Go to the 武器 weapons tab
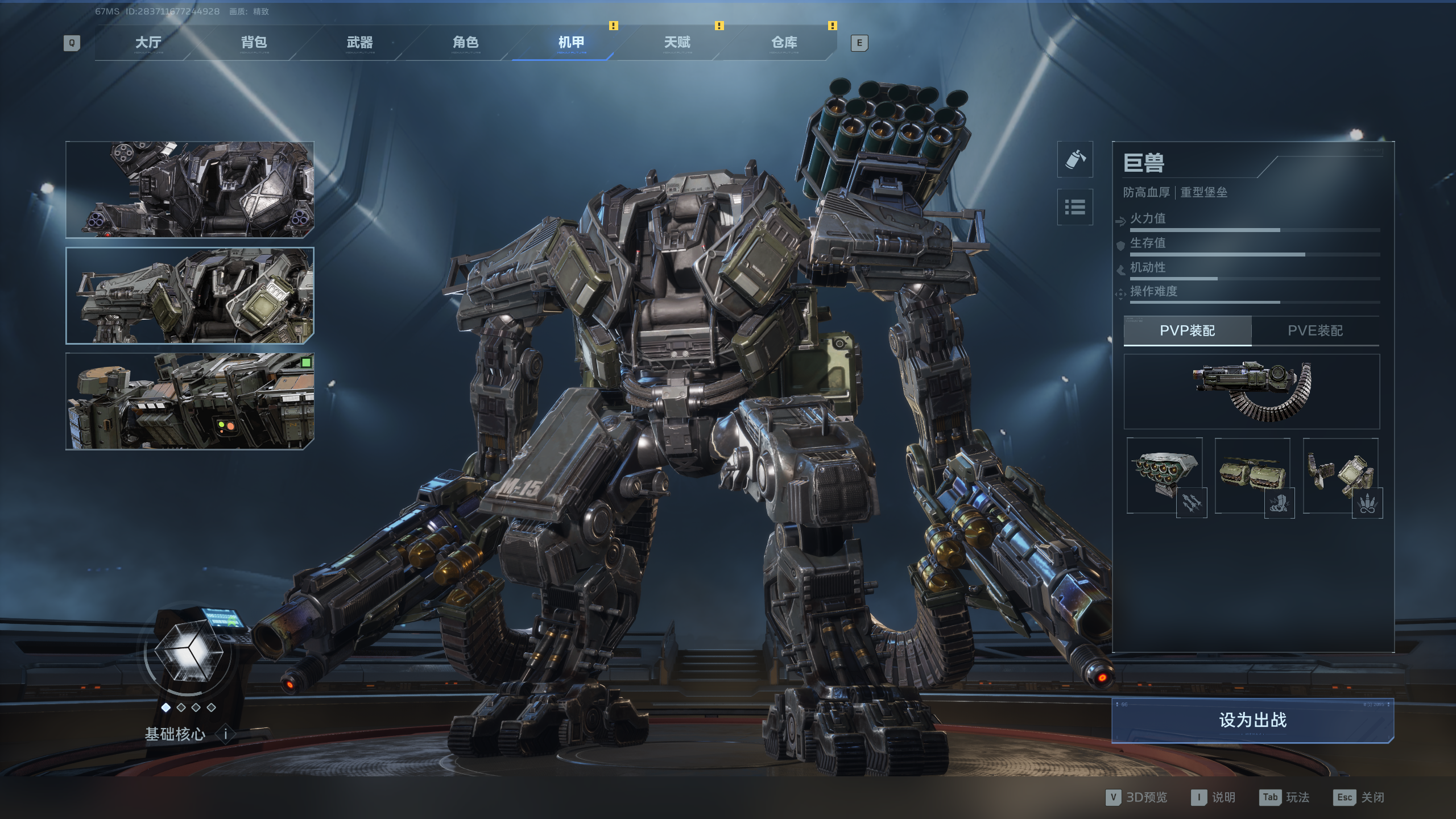Screen dimensions: 1456x819 coord(359,43)
